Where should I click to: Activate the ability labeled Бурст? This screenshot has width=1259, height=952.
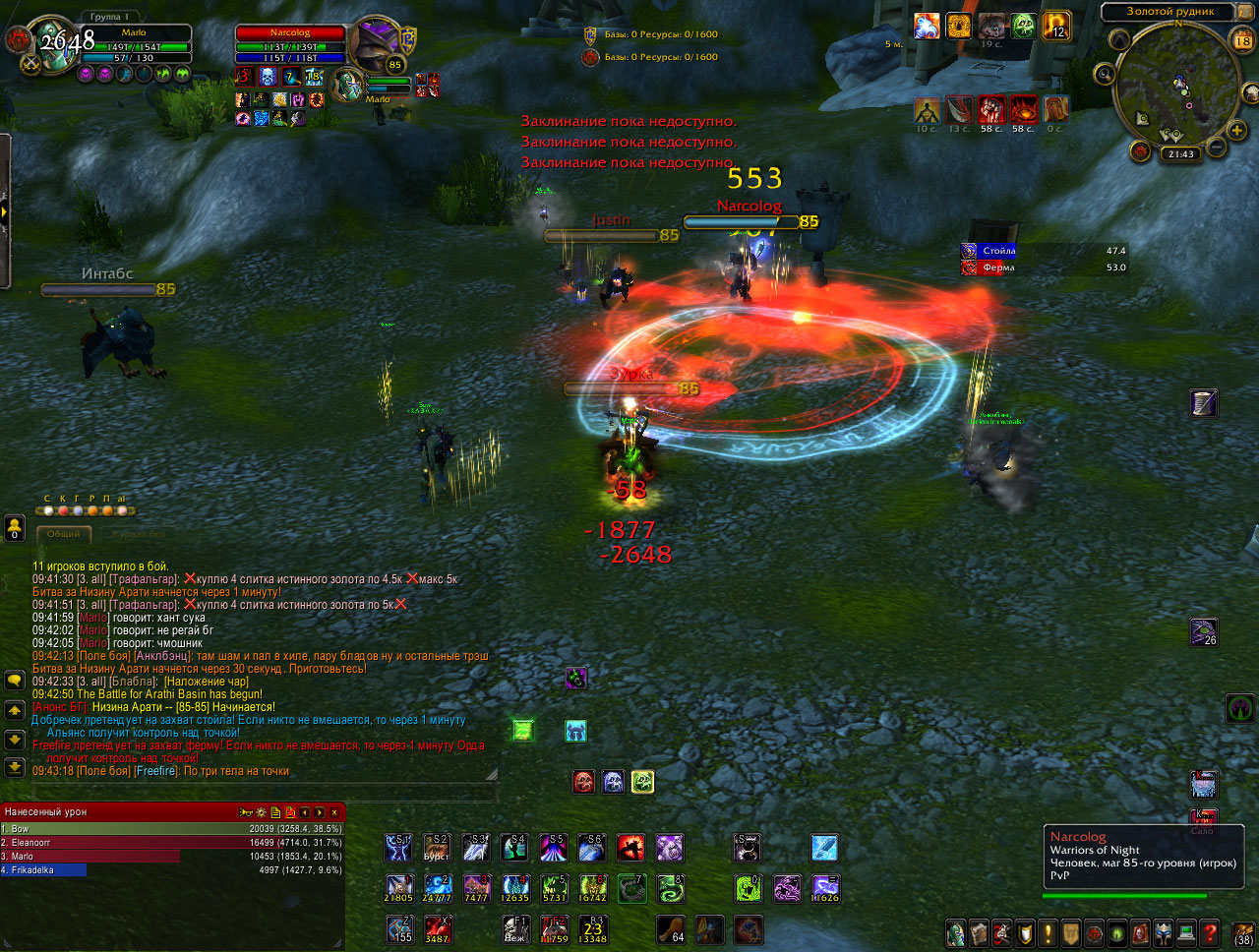coord(437,848)
